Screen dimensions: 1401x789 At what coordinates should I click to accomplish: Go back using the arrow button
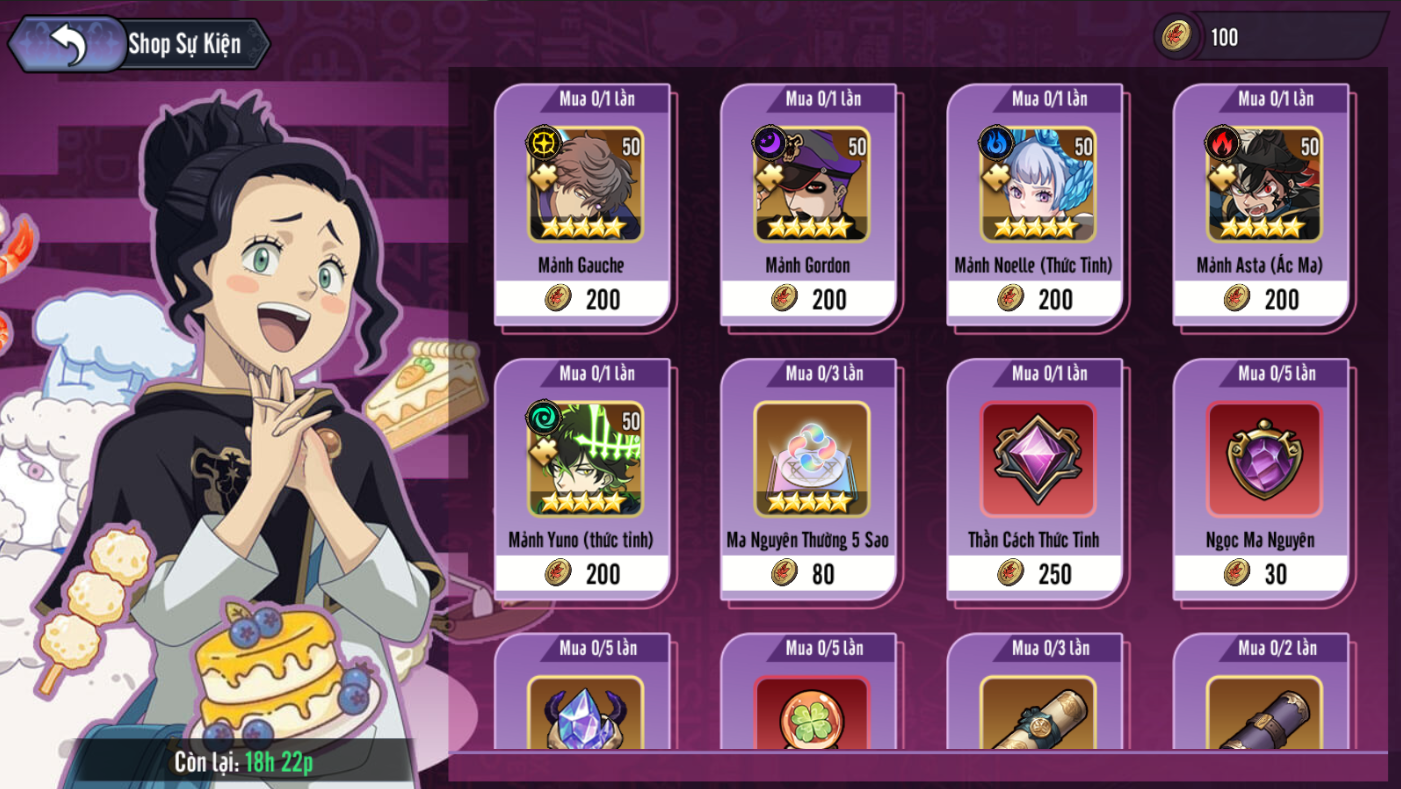(67, 44)
